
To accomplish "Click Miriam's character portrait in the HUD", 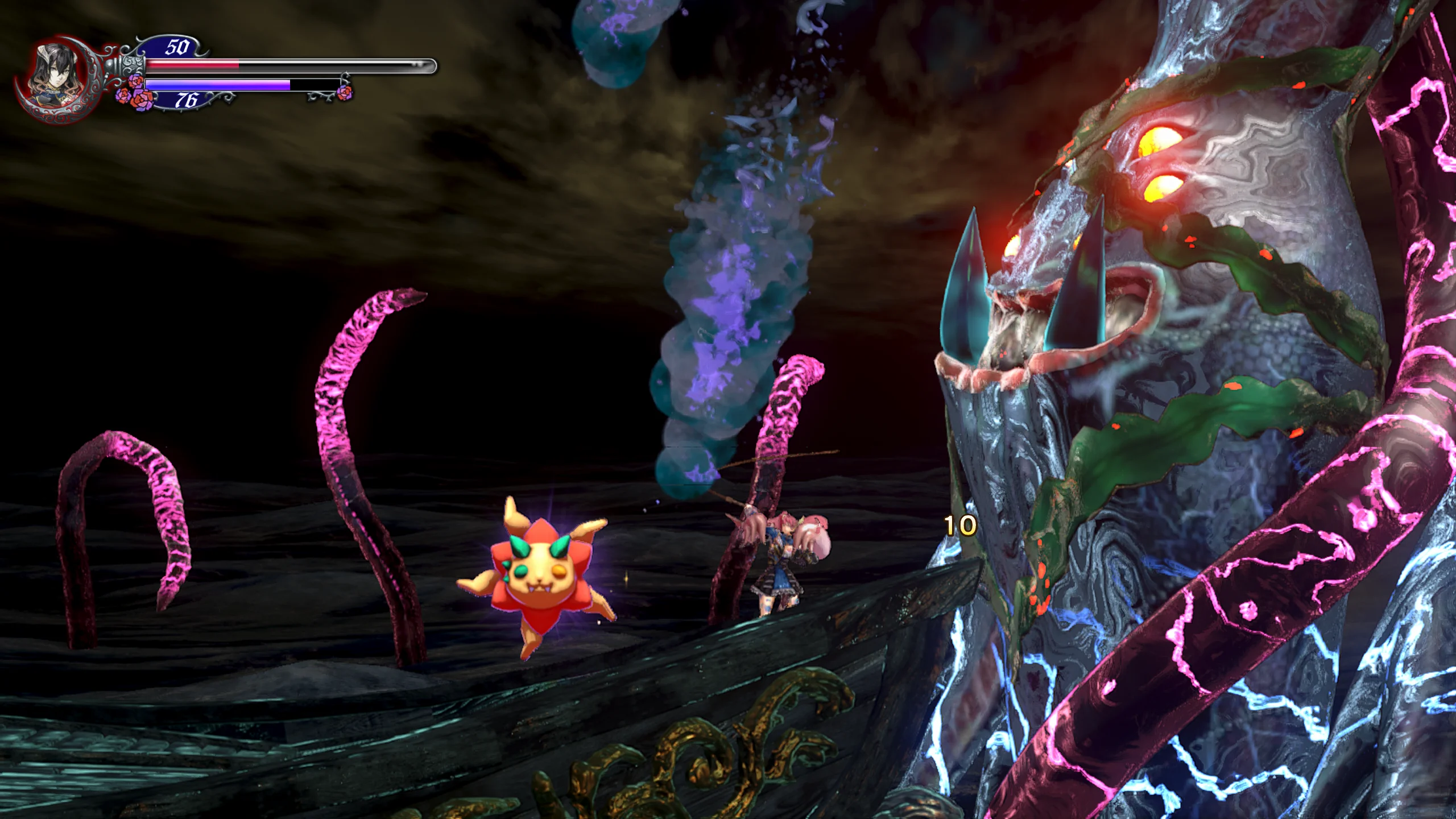I will (55, 78).
